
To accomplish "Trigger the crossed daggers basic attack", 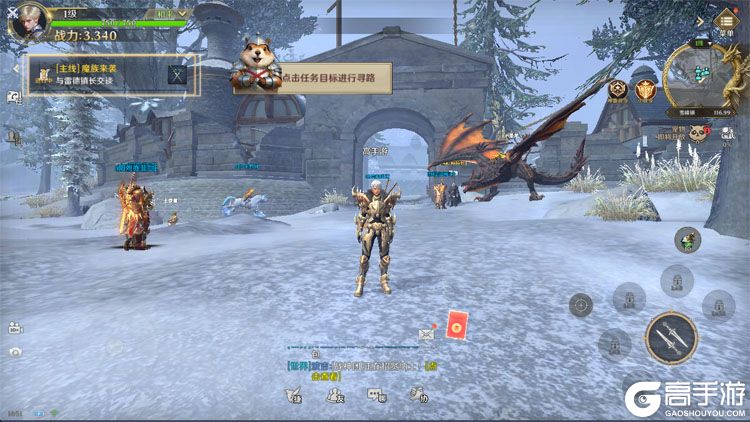I will click(670, 338).
